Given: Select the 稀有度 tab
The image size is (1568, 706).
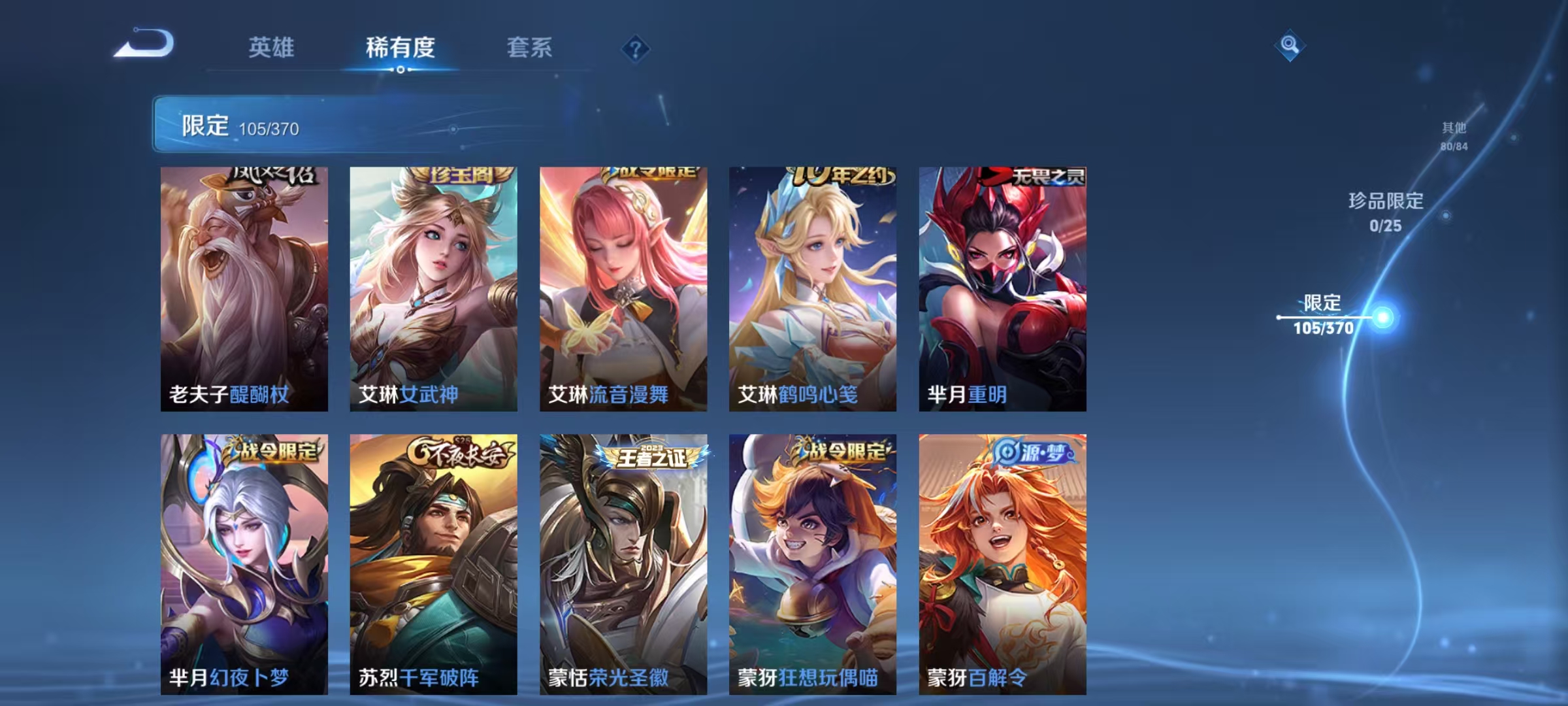Looking at the screenshot, I should (x=400, y=48).
